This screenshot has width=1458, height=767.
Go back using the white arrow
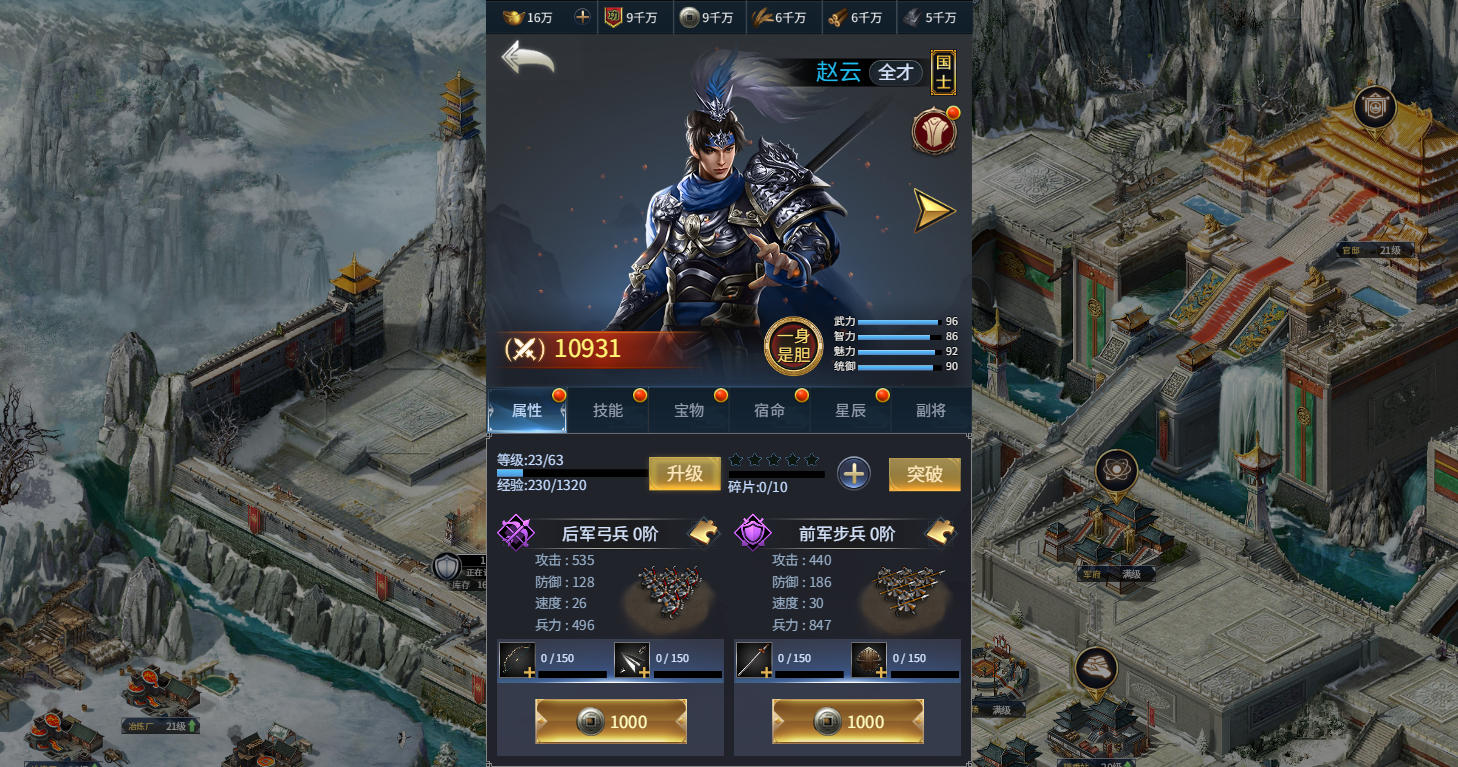(527, 58)
